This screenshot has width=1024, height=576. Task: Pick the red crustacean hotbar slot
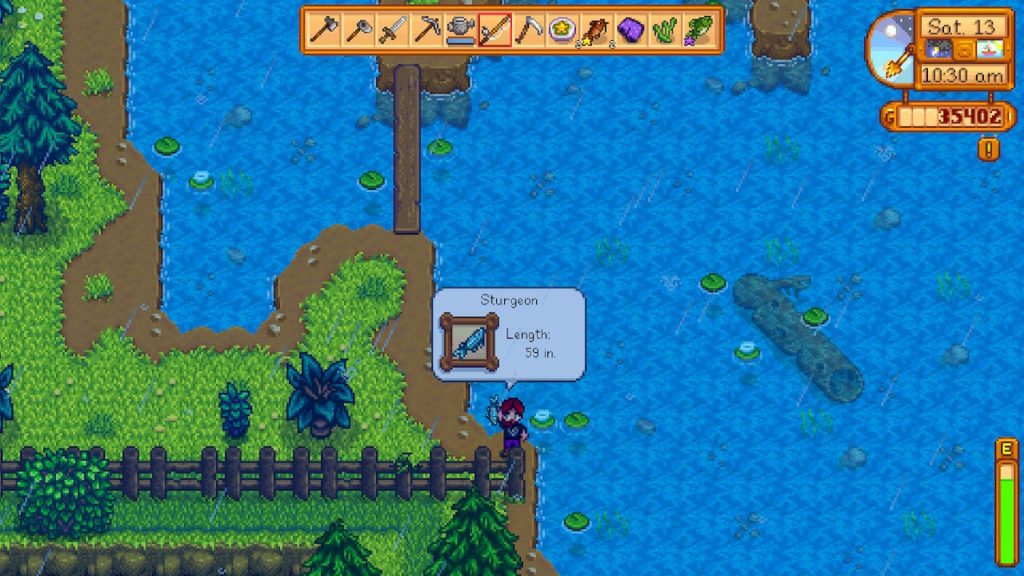pos(596,30)
